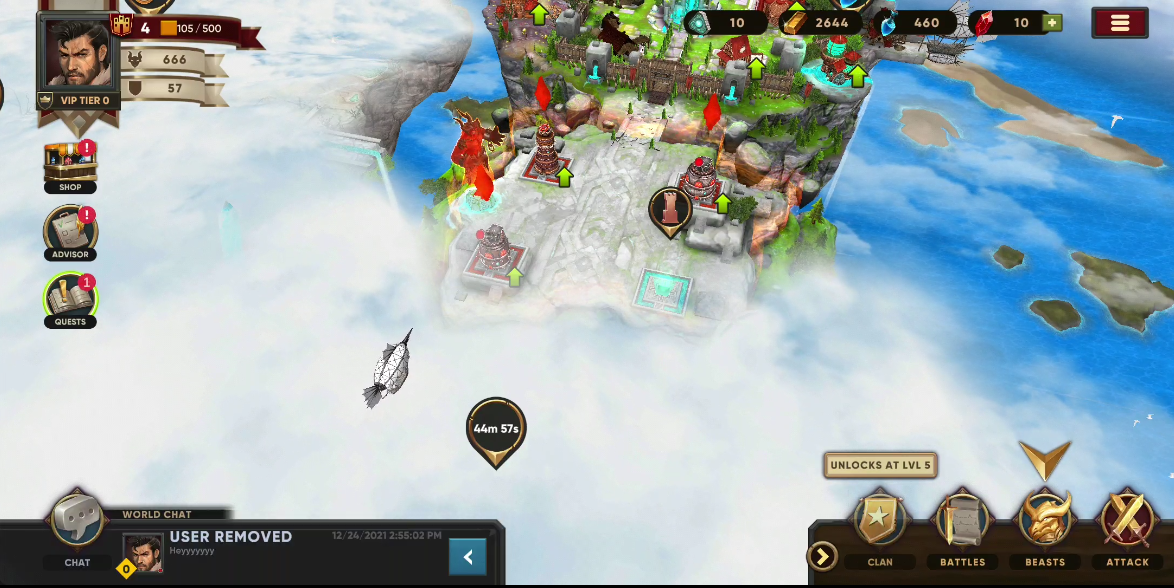1174x588 pixels.
Task: Tap the 44m 57s timer marker
Action: pos(496,430)
